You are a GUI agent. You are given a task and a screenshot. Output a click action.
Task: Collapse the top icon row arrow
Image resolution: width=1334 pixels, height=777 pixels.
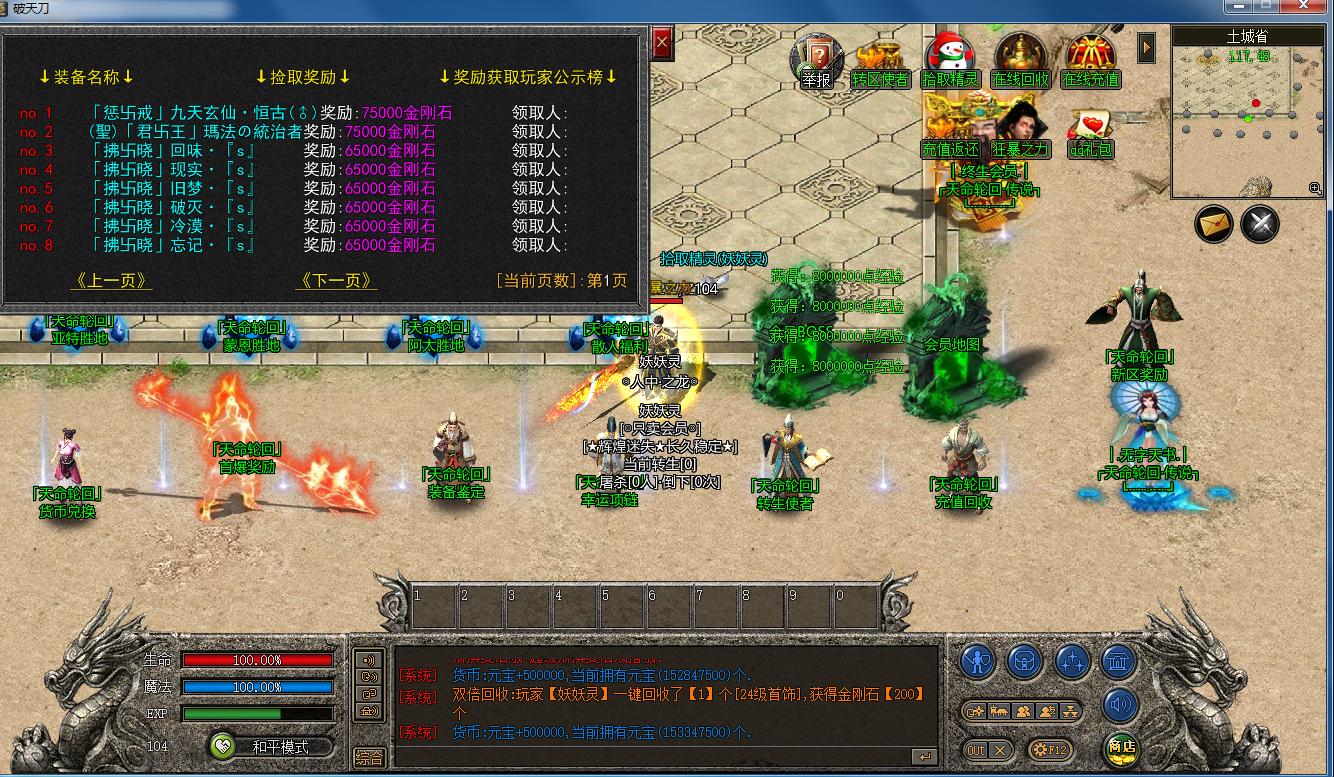[1147, 47]
